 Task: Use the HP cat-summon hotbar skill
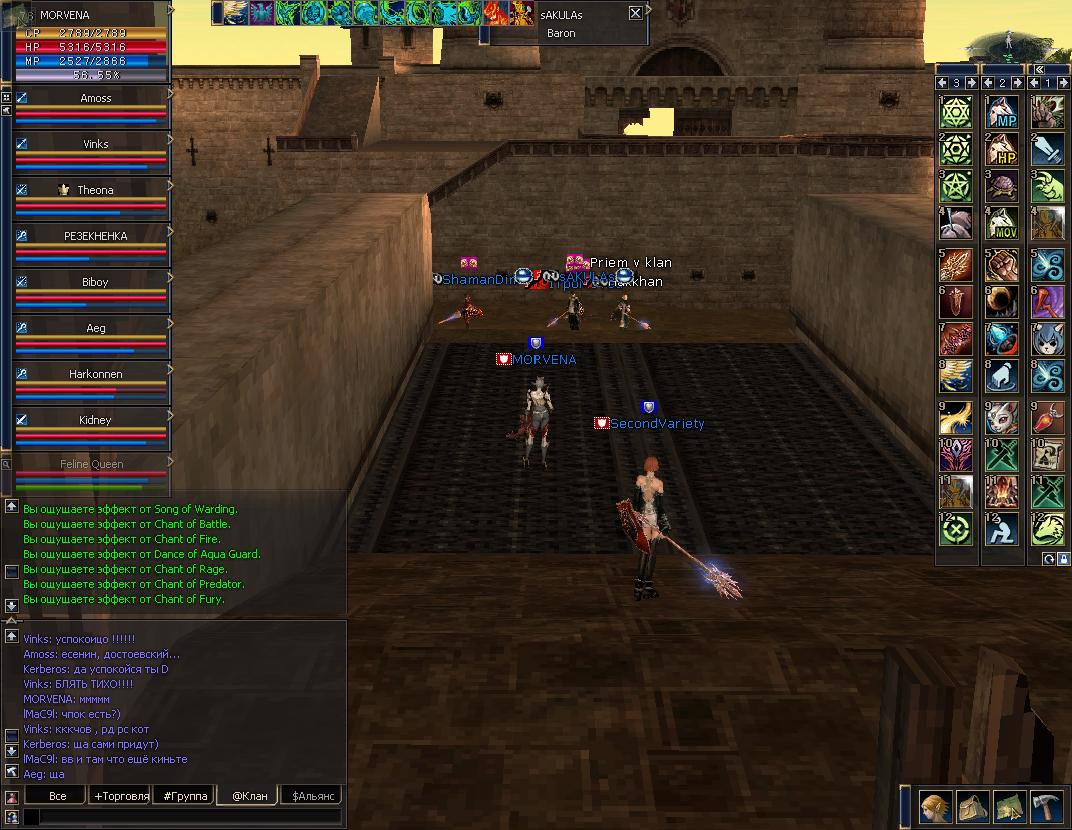click(1002, 149)
